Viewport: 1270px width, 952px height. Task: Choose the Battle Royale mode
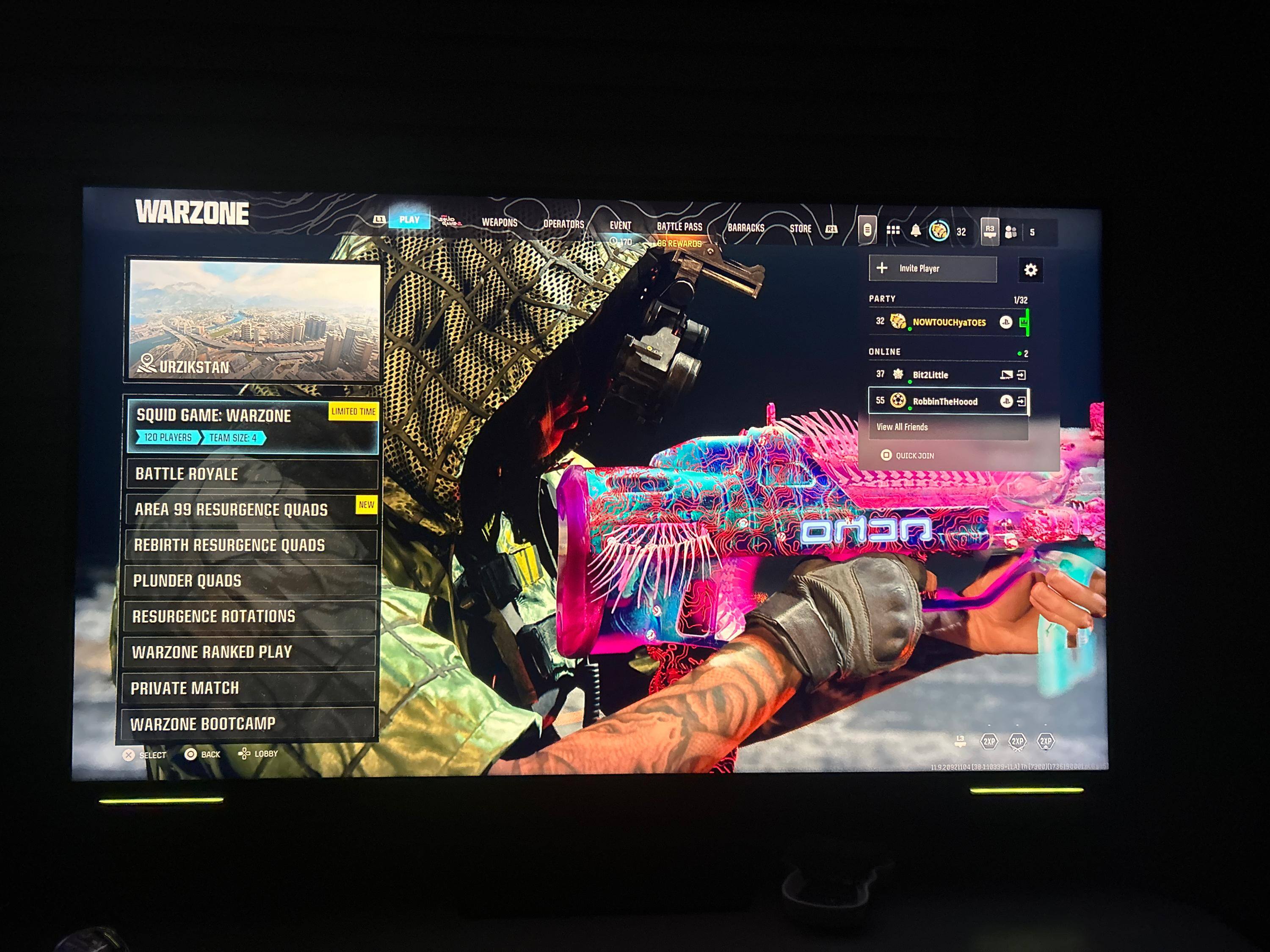[x=251, y=474]
